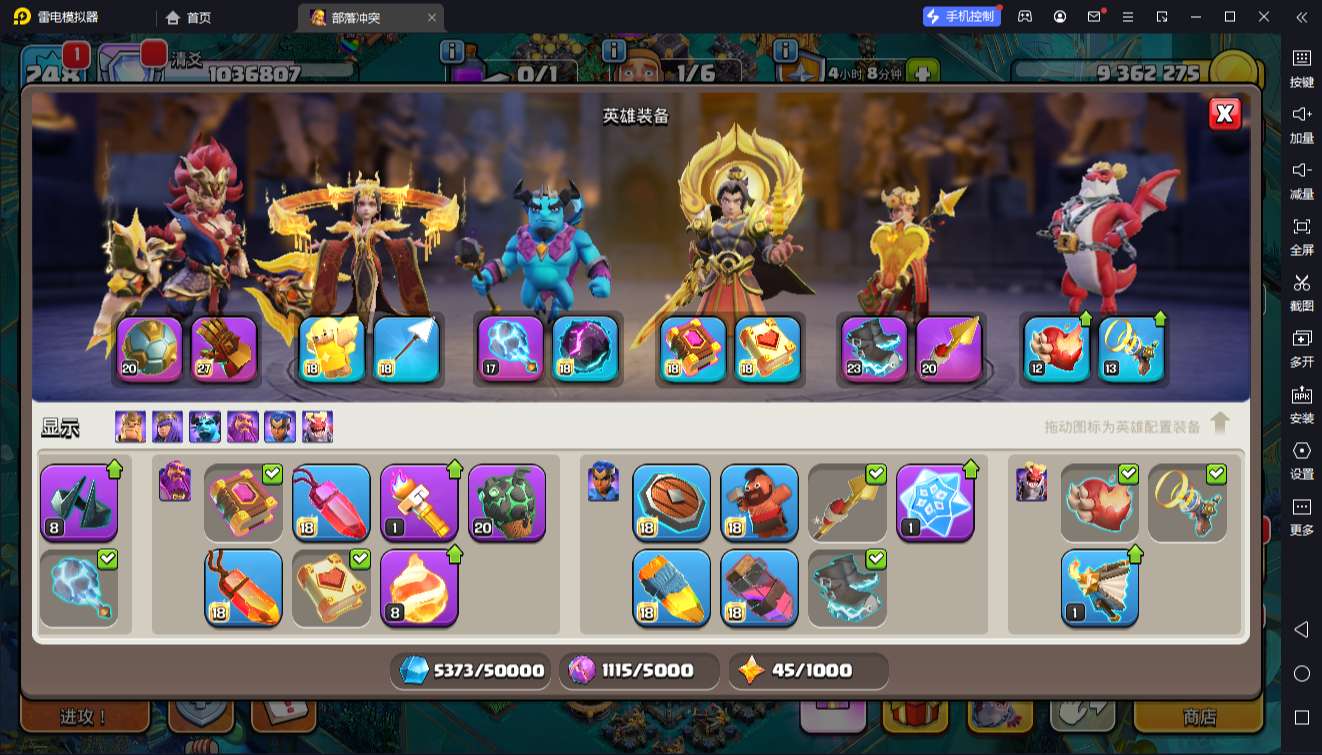Select the equipped giant arrow slot
Screen dimensions: 1322x755
[x=406, y=349]
